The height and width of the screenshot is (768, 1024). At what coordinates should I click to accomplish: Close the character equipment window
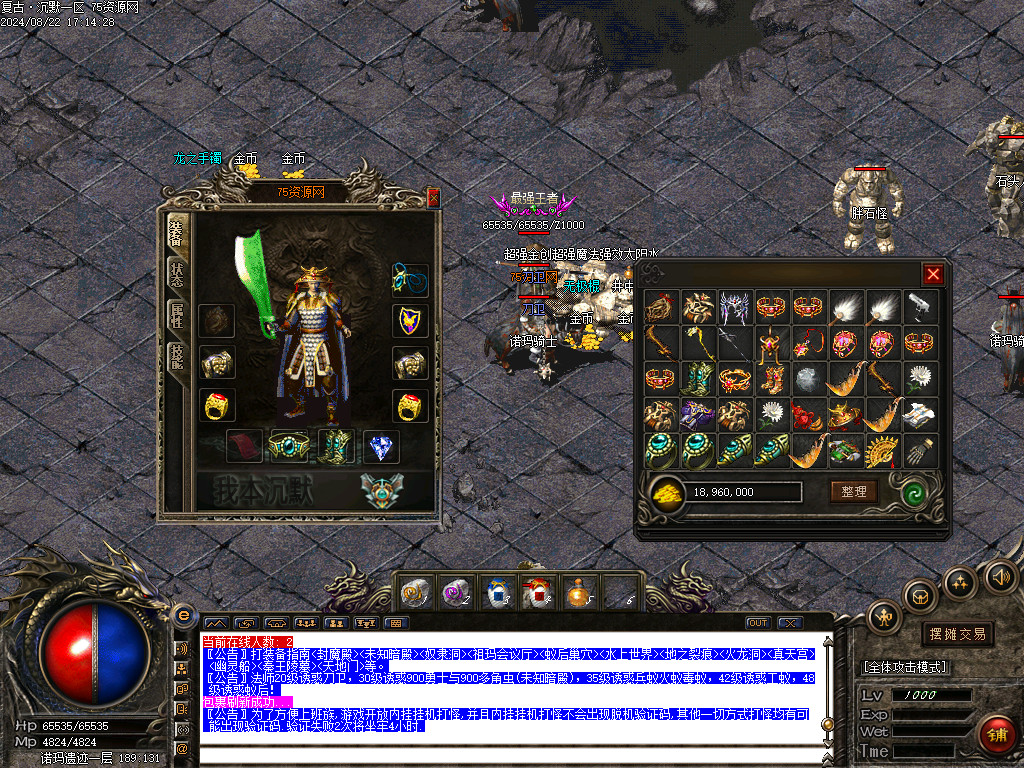click(433, 199)
